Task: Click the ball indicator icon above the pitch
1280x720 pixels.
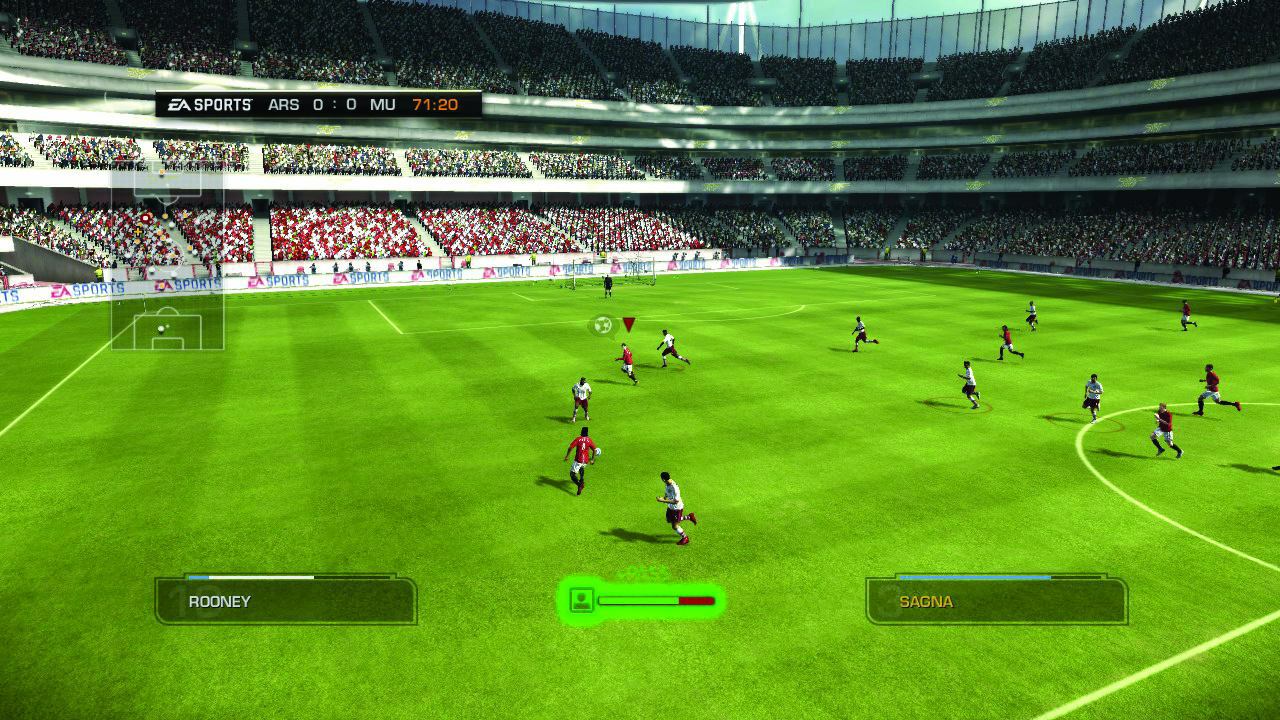Action: [601, 326]
